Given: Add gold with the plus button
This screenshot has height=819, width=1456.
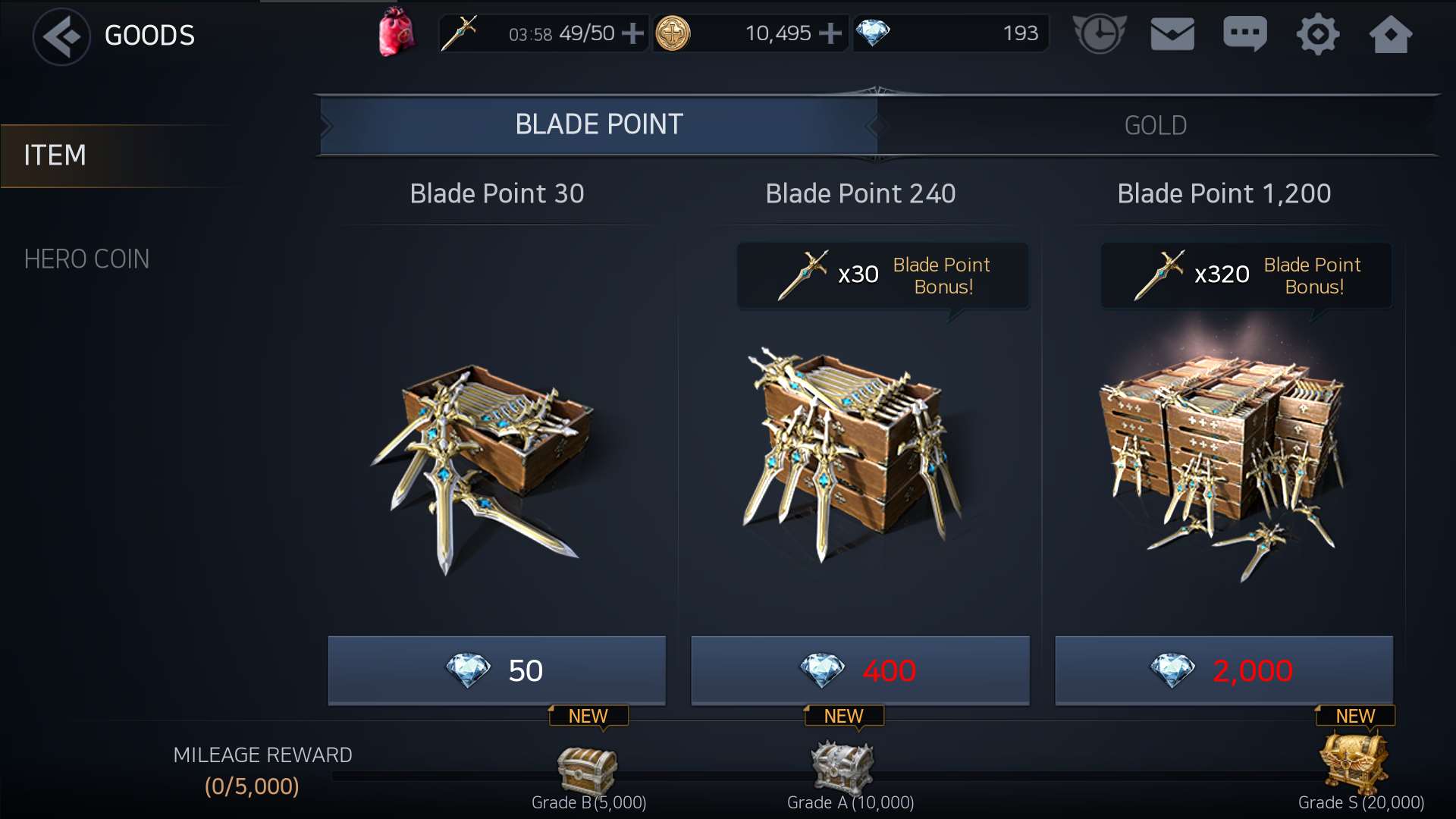Looking at the screenshot, I should (830, 33).
